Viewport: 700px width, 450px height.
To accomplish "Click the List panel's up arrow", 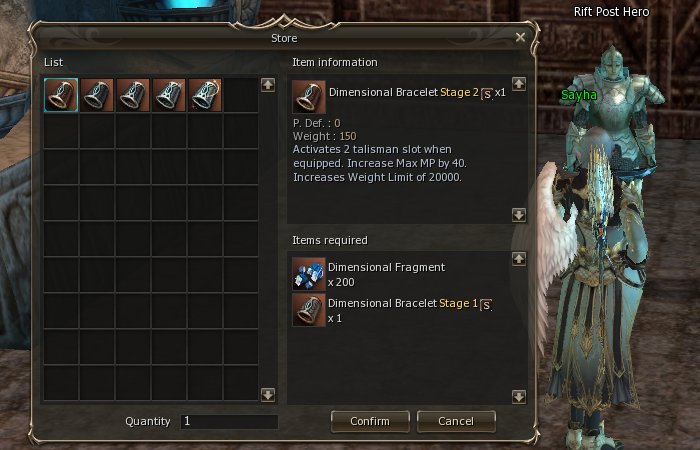I will tap(267, 85).
